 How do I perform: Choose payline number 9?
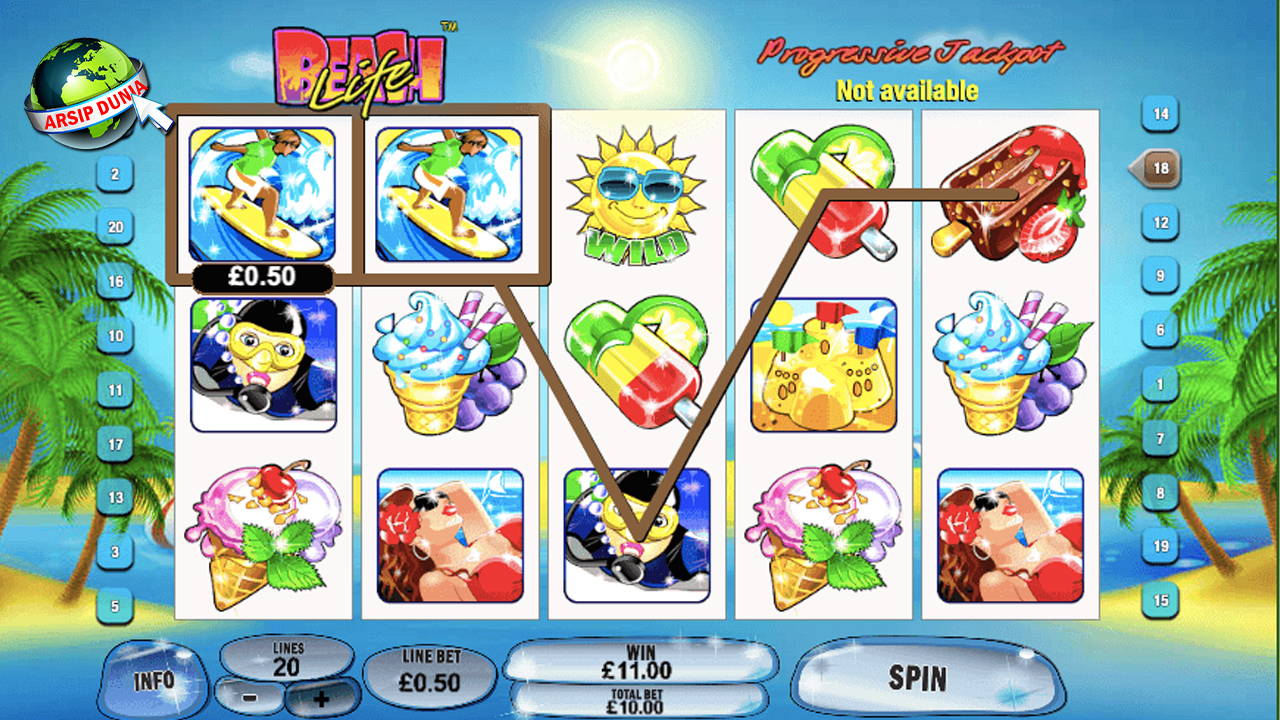(1160, 276)
